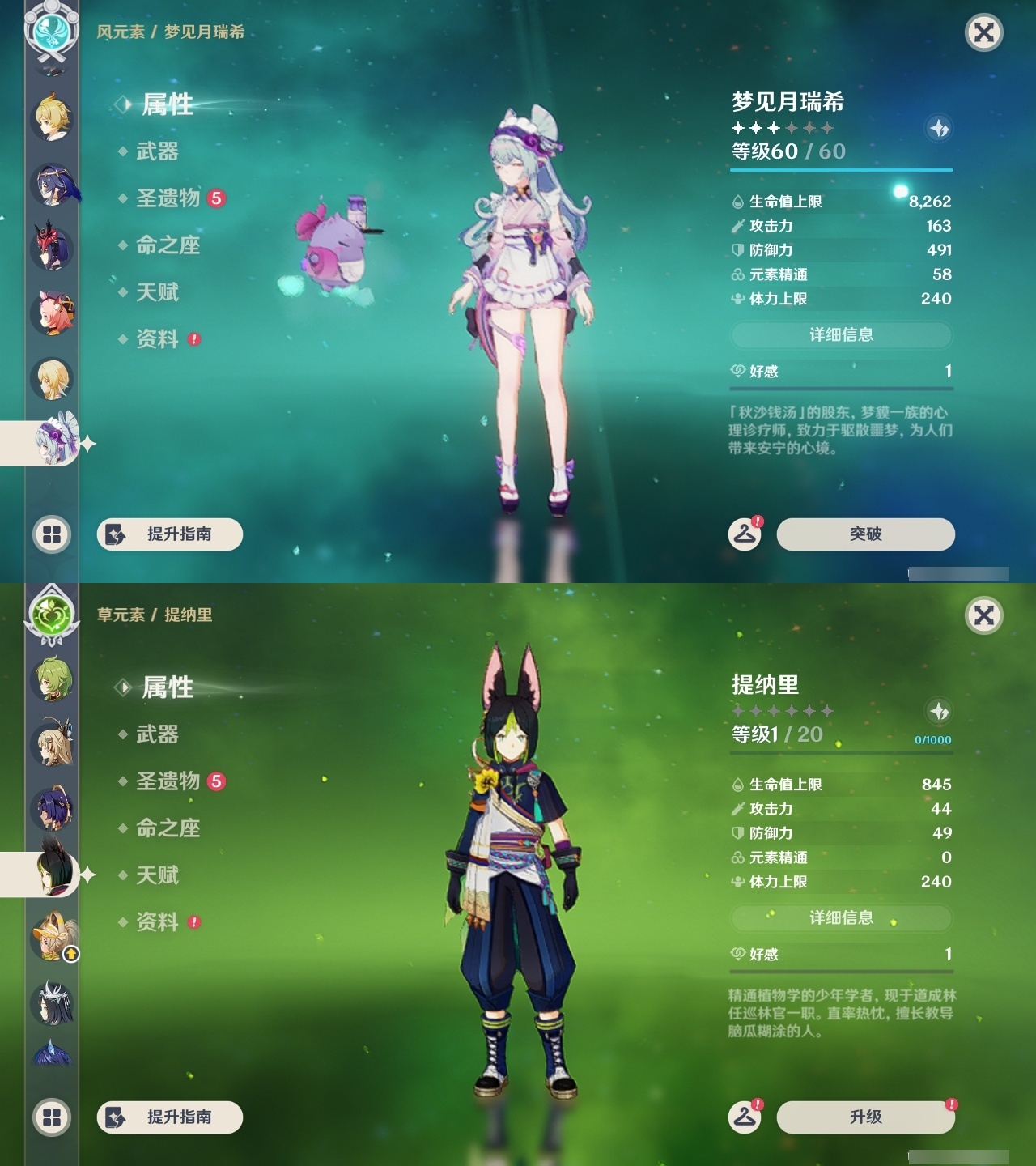Open the ascension materials icon next to 突破

point(745,534)
